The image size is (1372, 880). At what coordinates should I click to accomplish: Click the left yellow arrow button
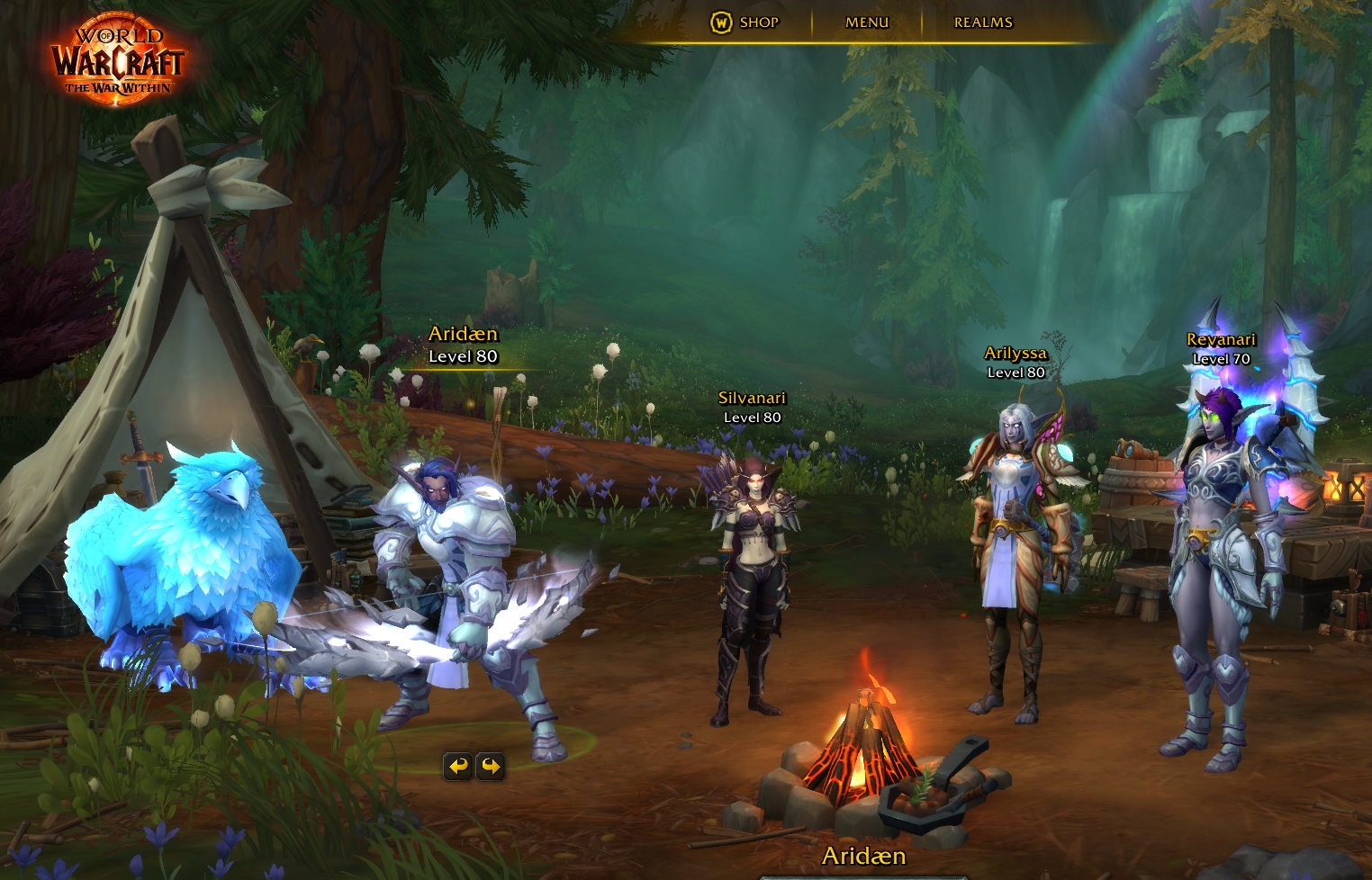(x=458, y=766)
